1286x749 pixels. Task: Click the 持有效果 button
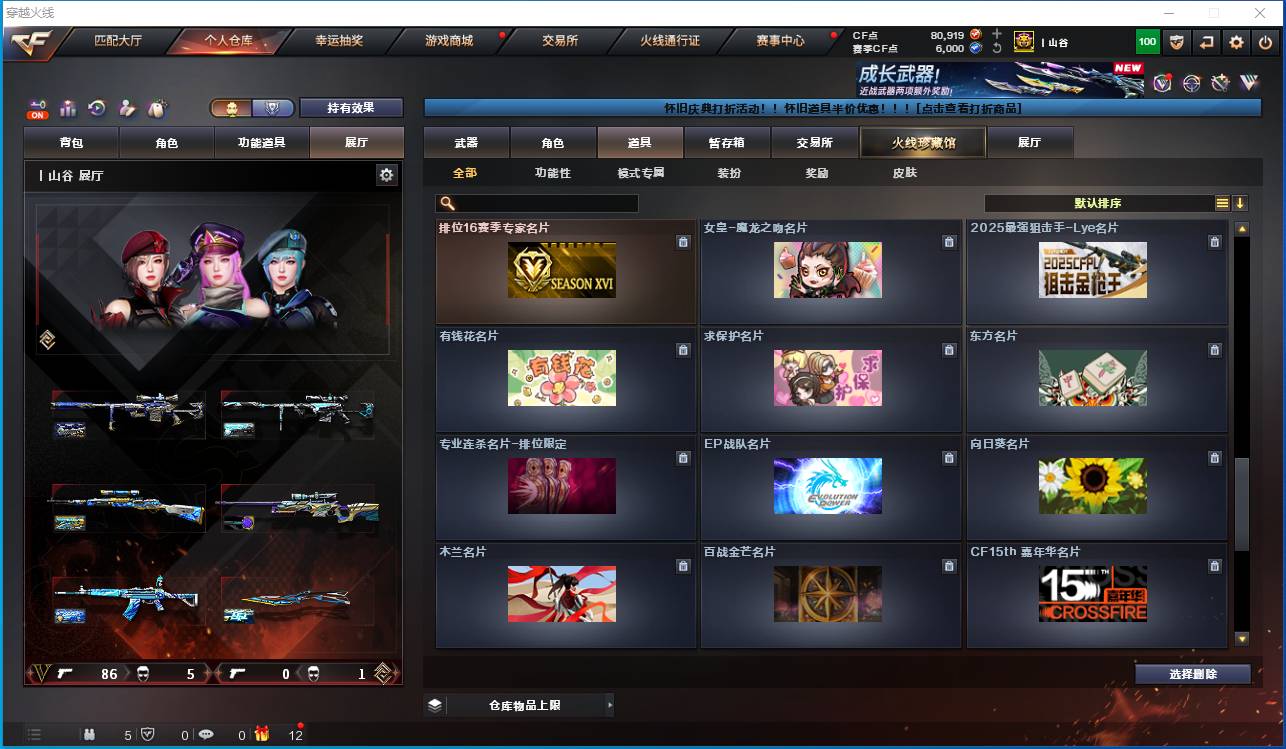tap(353, 105)
